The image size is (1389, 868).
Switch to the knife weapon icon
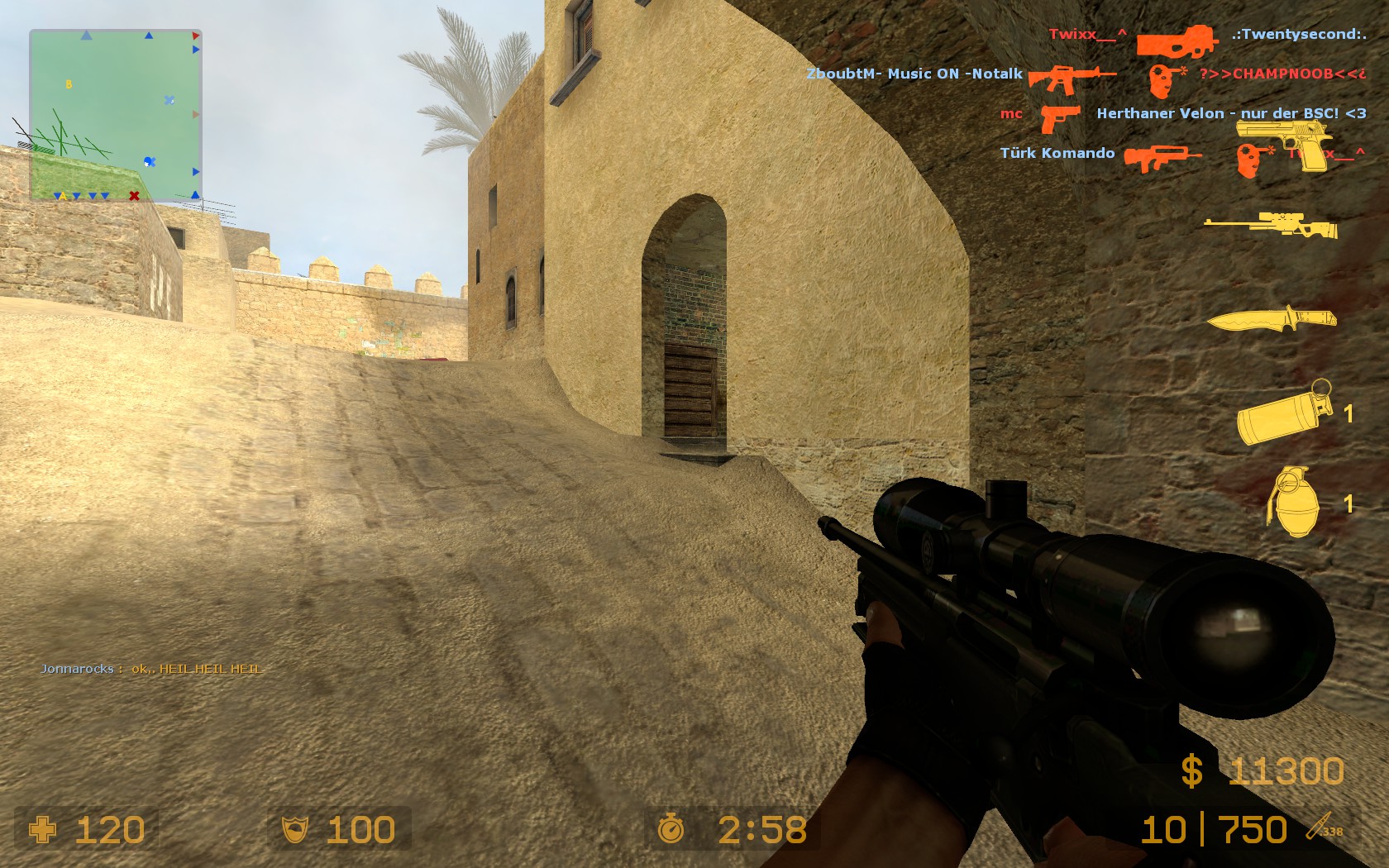[1272, 318]
